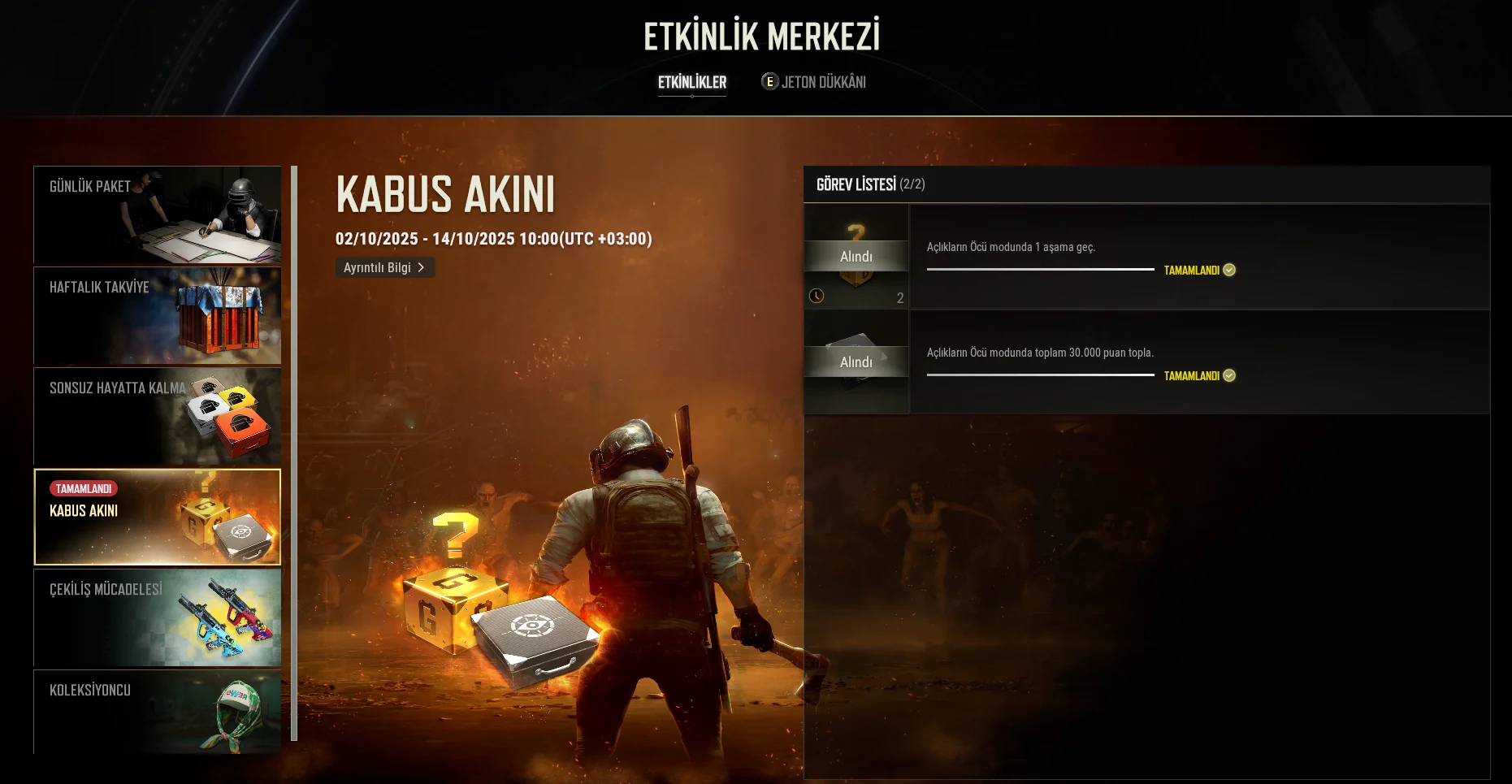The image size is (1512, 784).
Task: Click the event list scrollbar
Action: (x=294, y=453)
